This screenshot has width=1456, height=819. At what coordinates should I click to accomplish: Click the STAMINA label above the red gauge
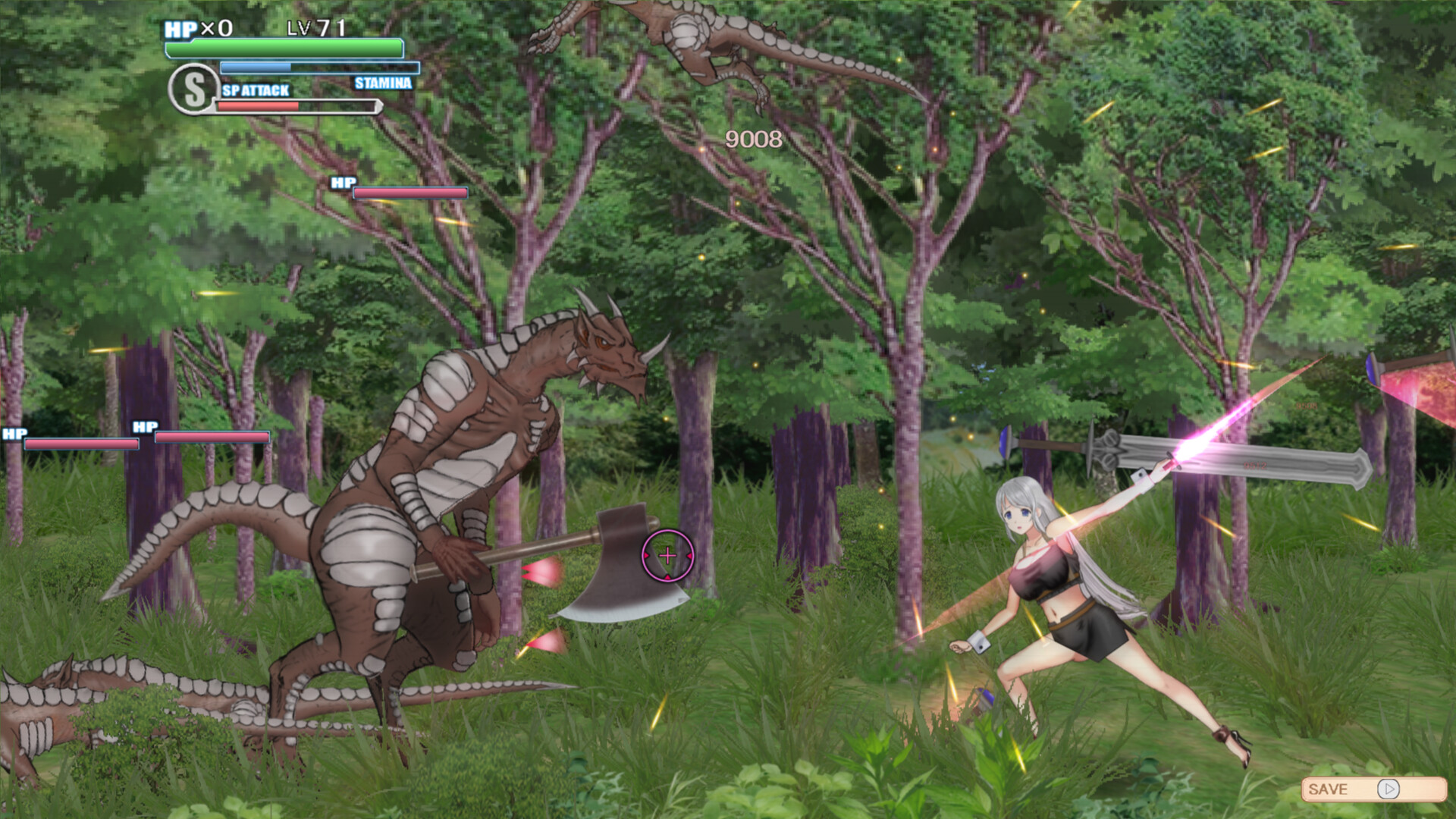(382, 84)
